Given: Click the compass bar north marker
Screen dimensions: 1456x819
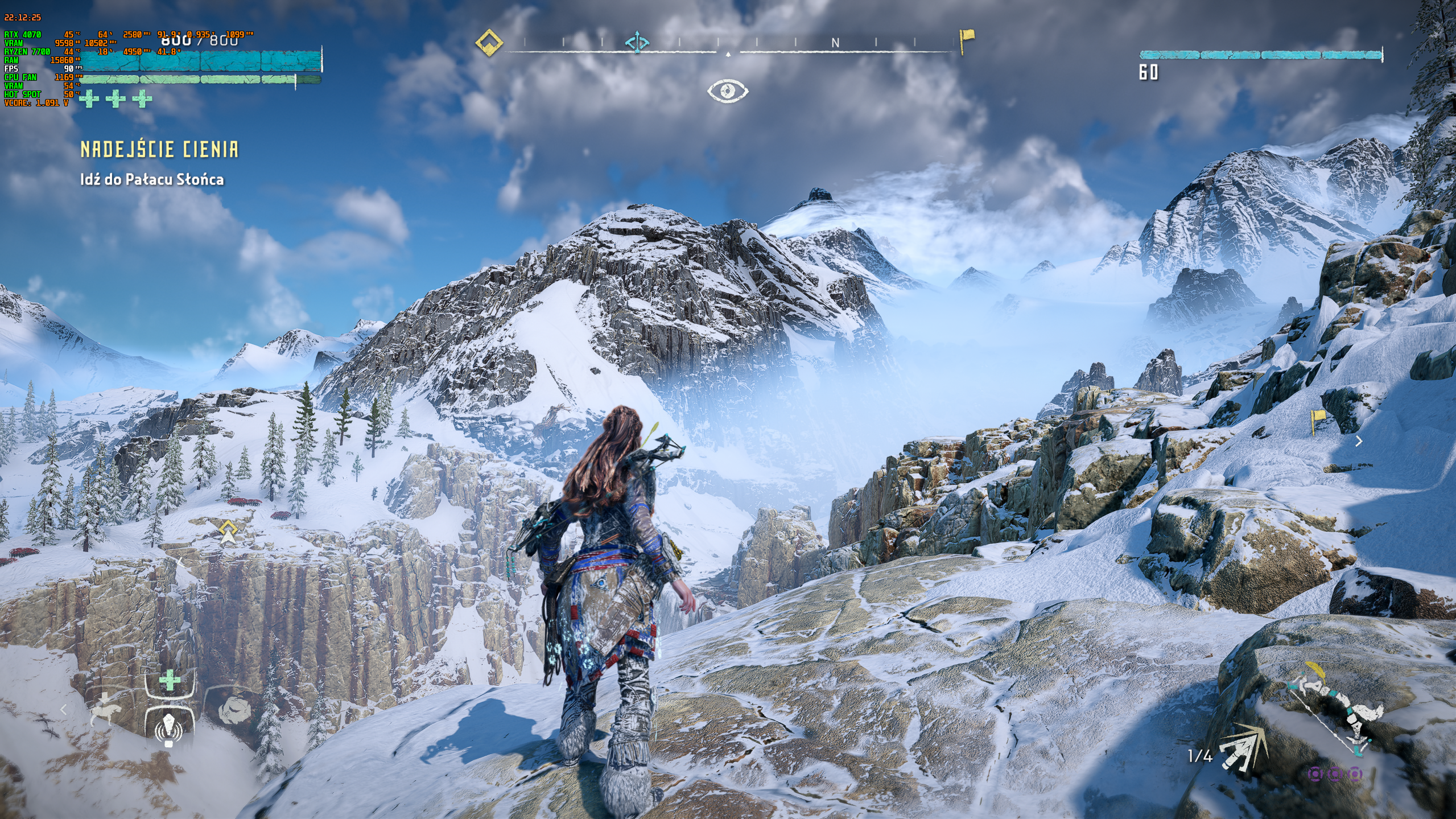Looking at the screenshot, I should coord(835,43).
